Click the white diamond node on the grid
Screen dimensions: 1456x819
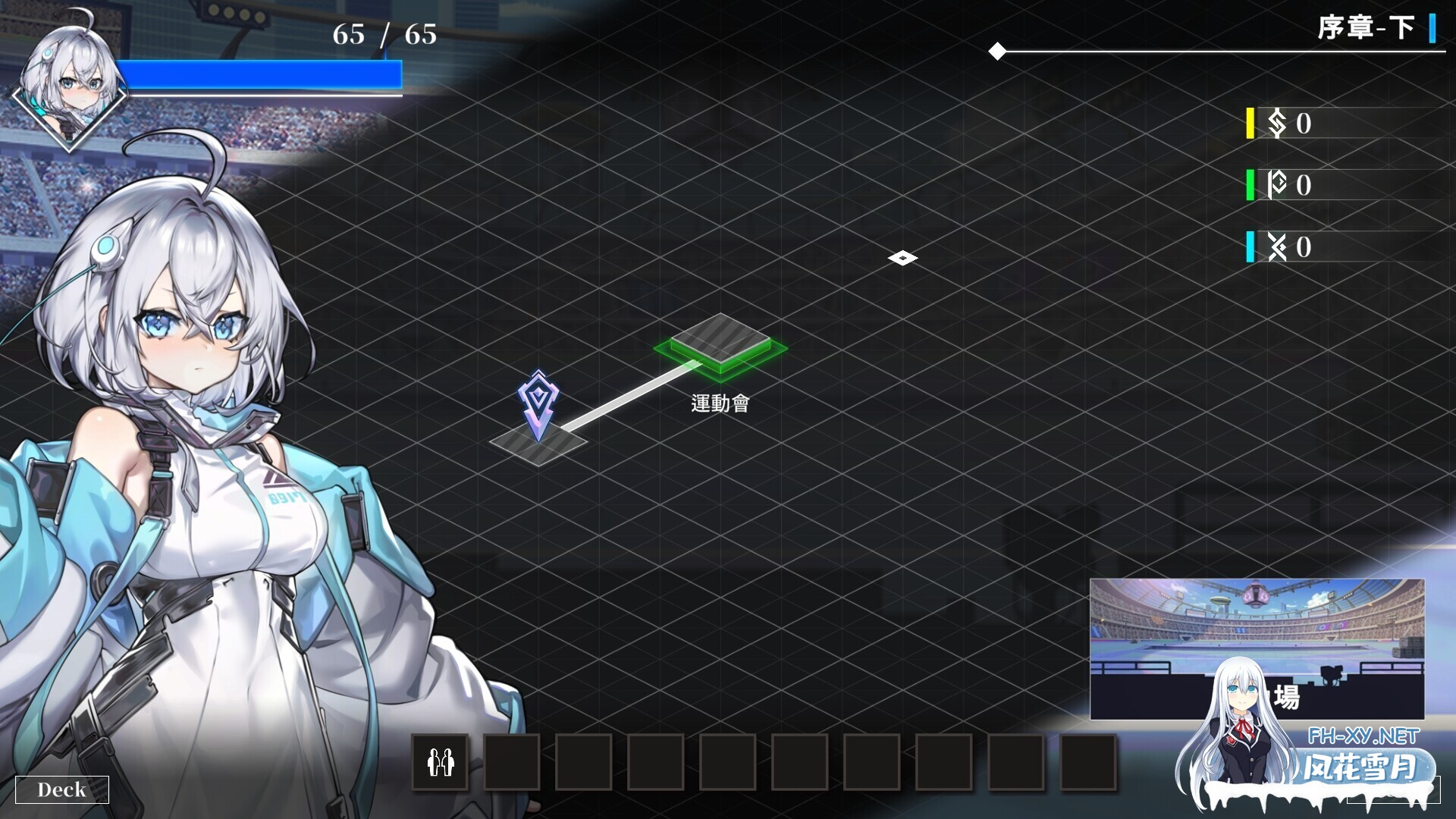(902, 258)
